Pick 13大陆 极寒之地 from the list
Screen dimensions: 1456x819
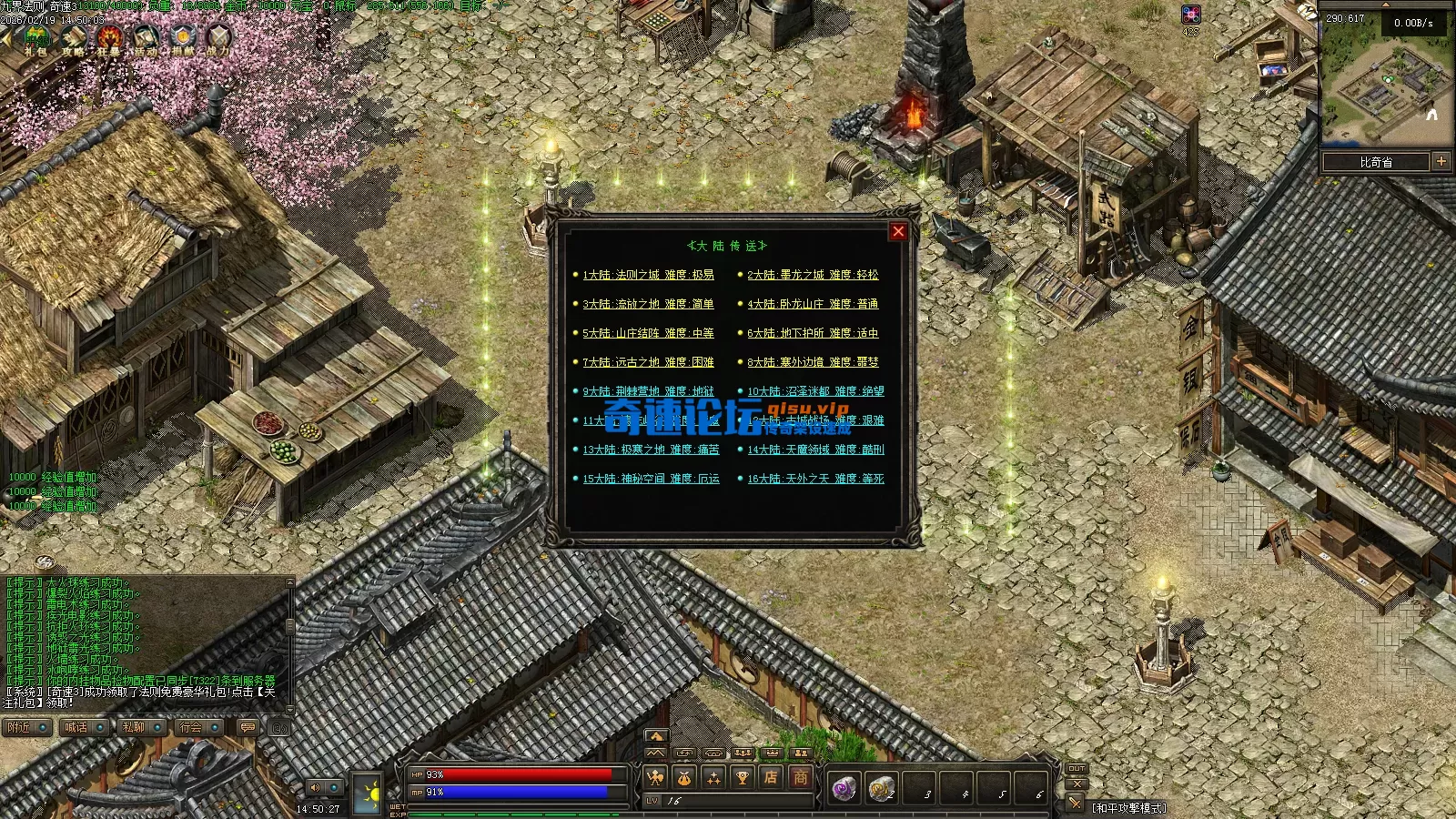click(651, 450)
